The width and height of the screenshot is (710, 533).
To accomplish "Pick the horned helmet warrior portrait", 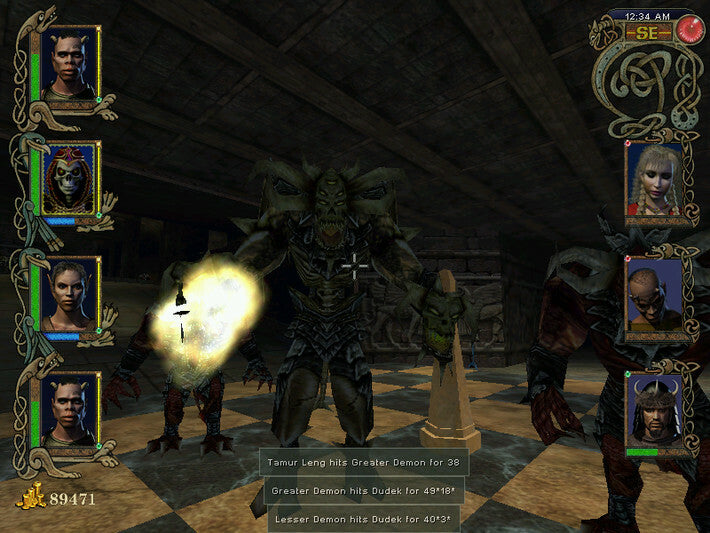I will click(654, 411).
